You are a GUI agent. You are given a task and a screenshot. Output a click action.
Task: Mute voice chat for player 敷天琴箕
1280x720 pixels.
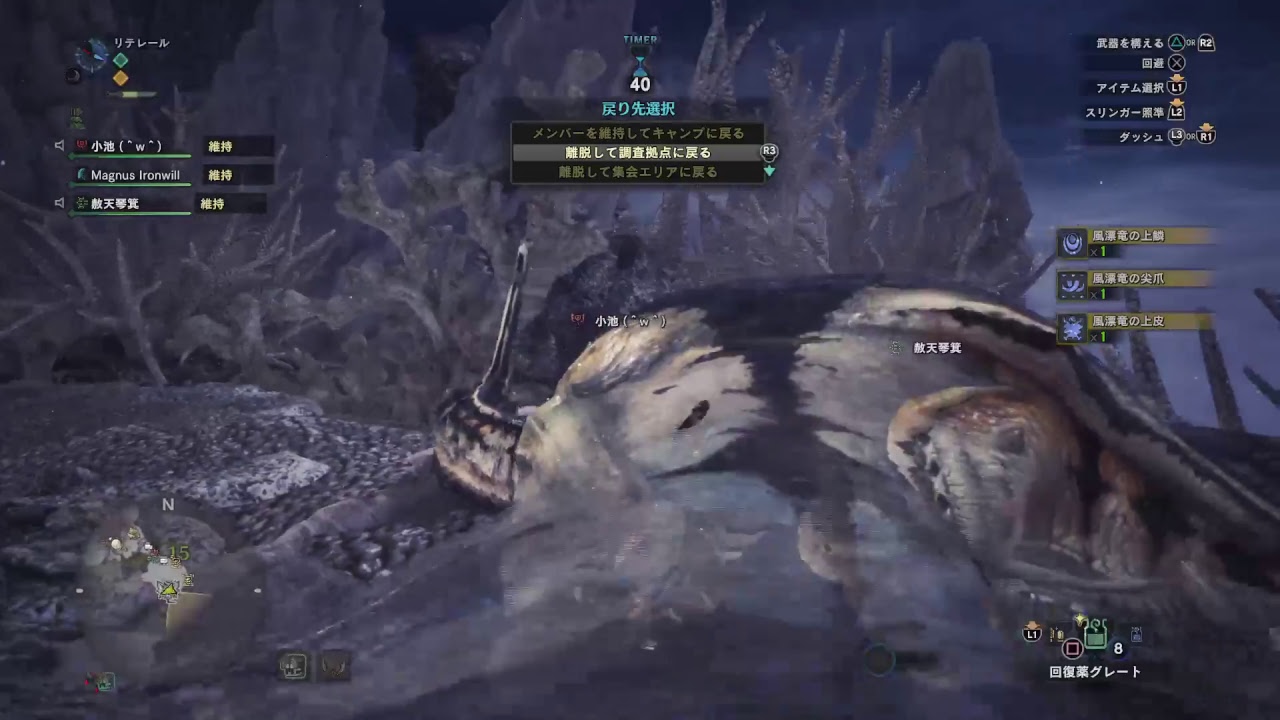59,203
